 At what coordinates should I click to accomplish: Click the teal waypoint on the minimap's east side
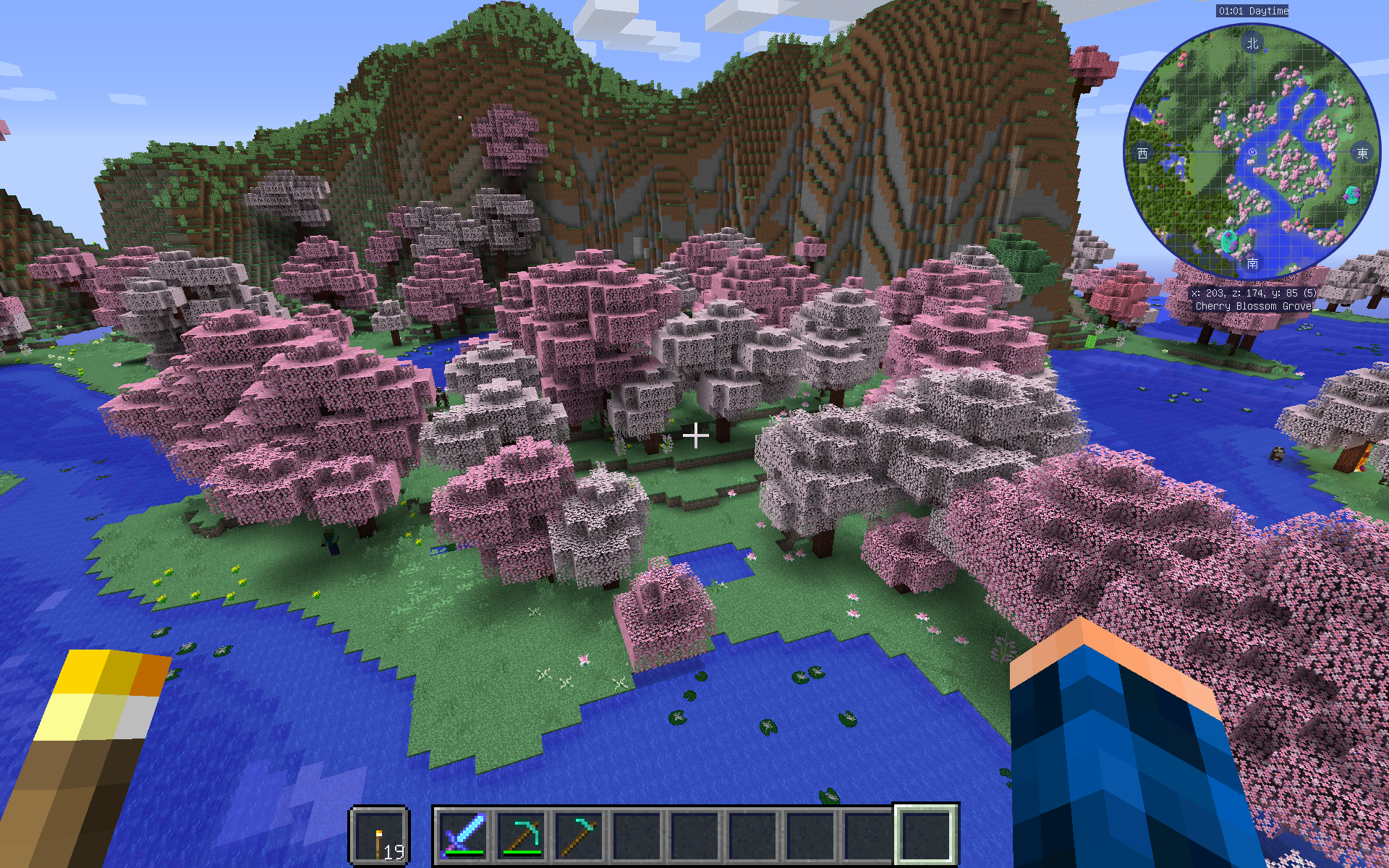(x=1351, y=194)
